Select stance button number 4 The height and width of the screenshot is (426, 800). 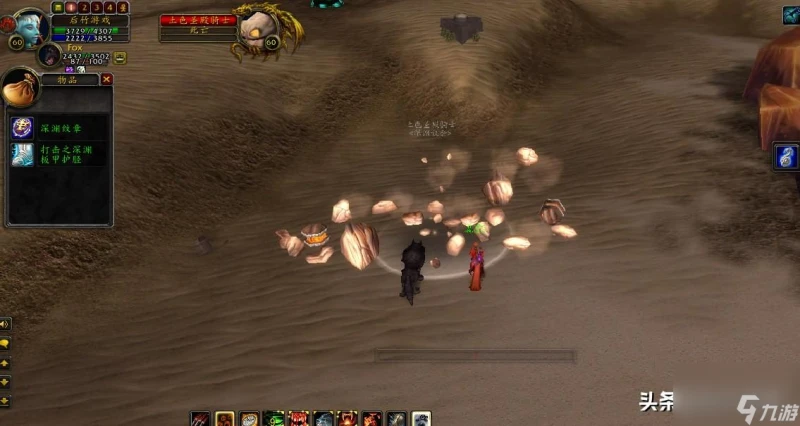click(x=110, y=6)
